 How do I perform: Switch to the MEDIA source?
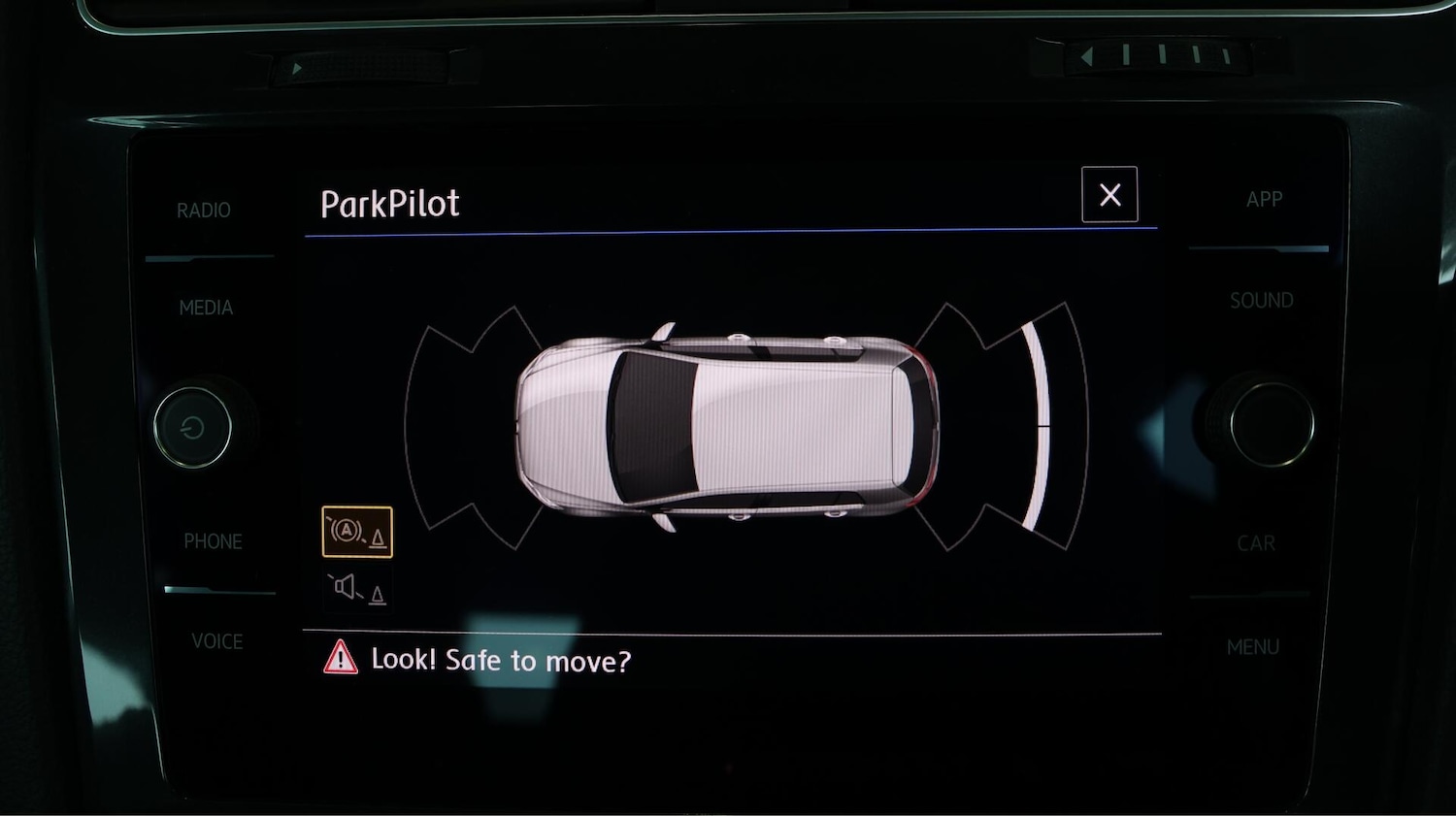(206, 308)
